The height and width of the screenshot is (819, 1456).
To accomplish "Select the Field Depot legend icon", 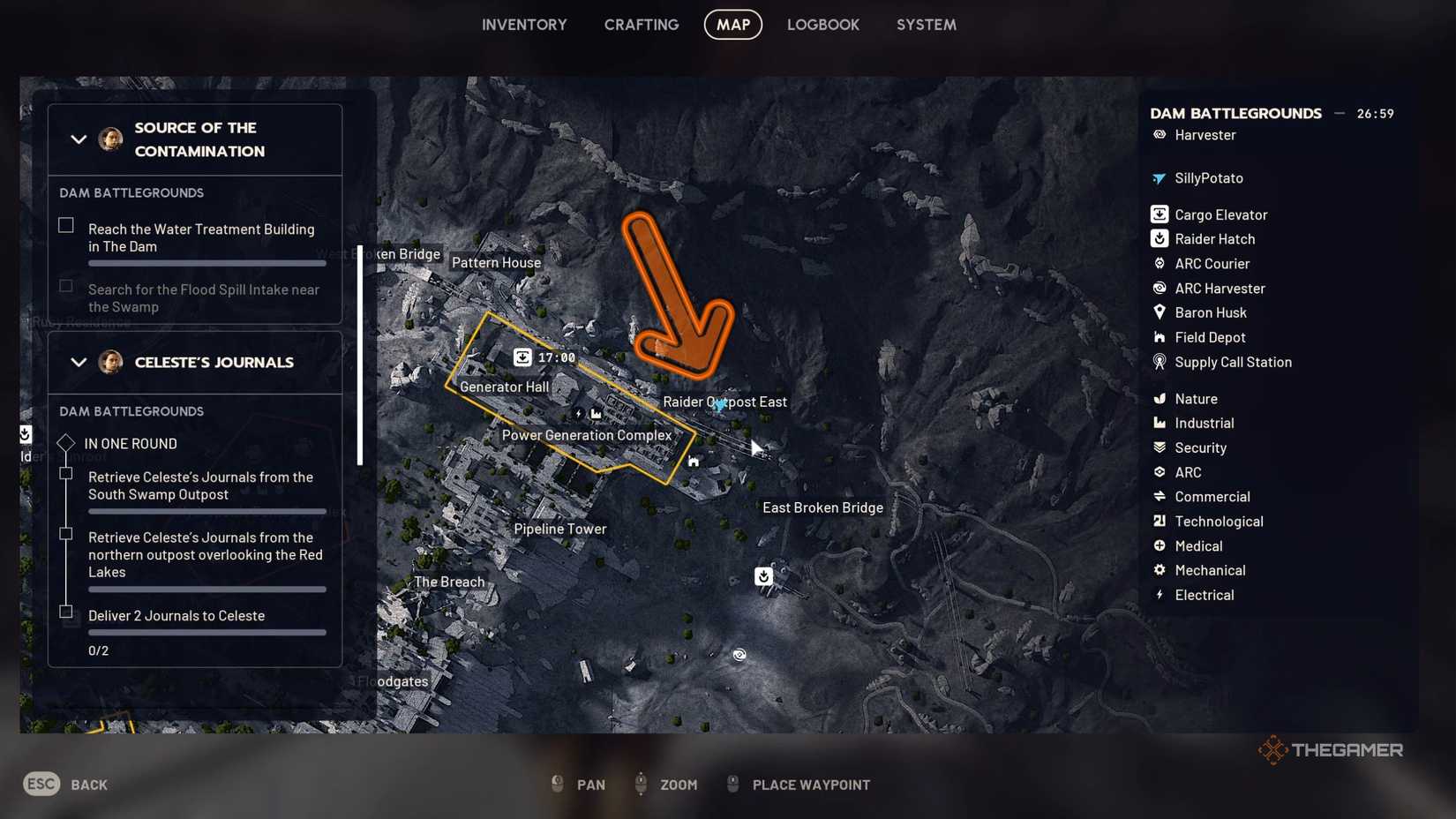I will (1159, 337).
